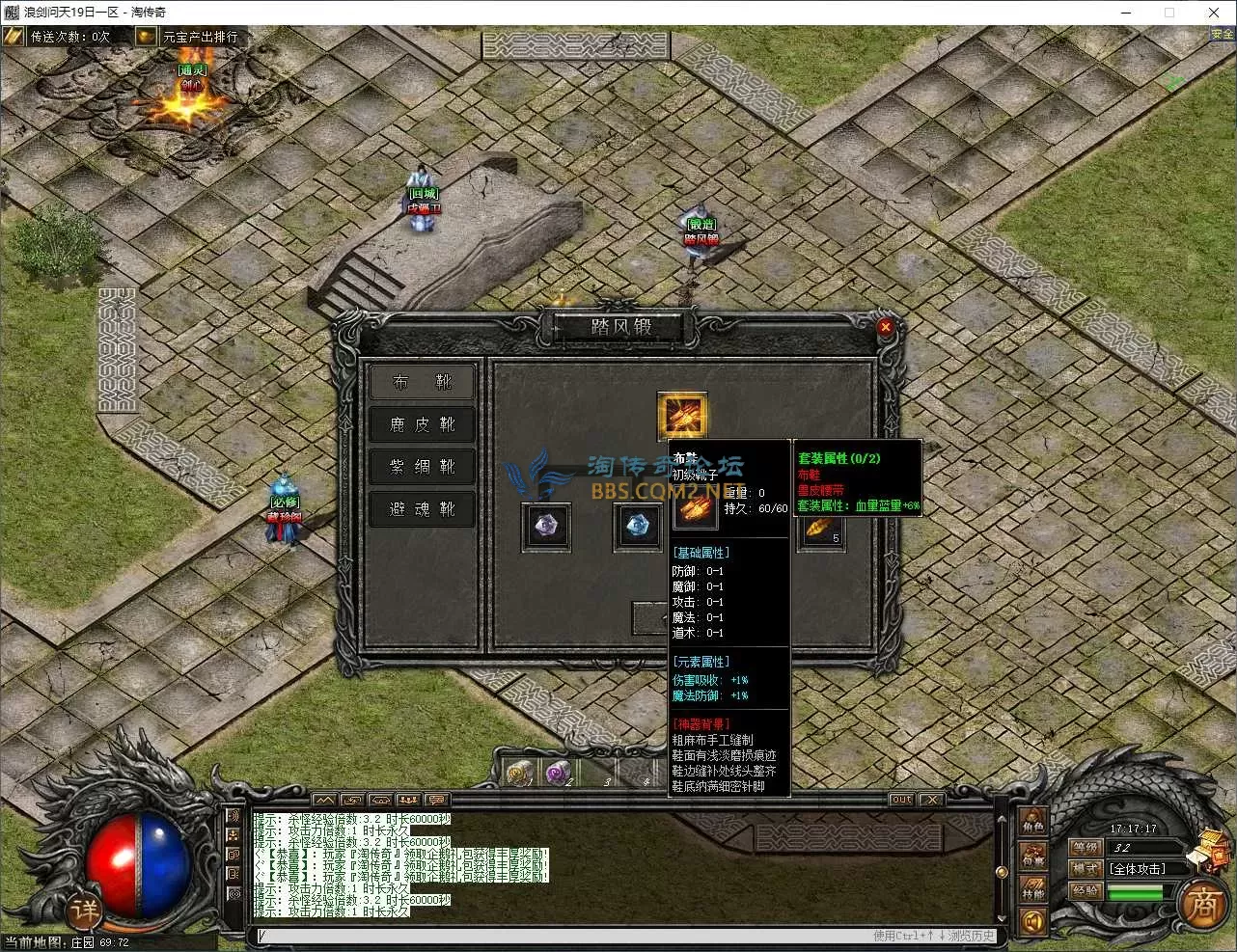The image size is (1237, 952).
Task: Click the chat input field
Action: (x=560, y=936)
